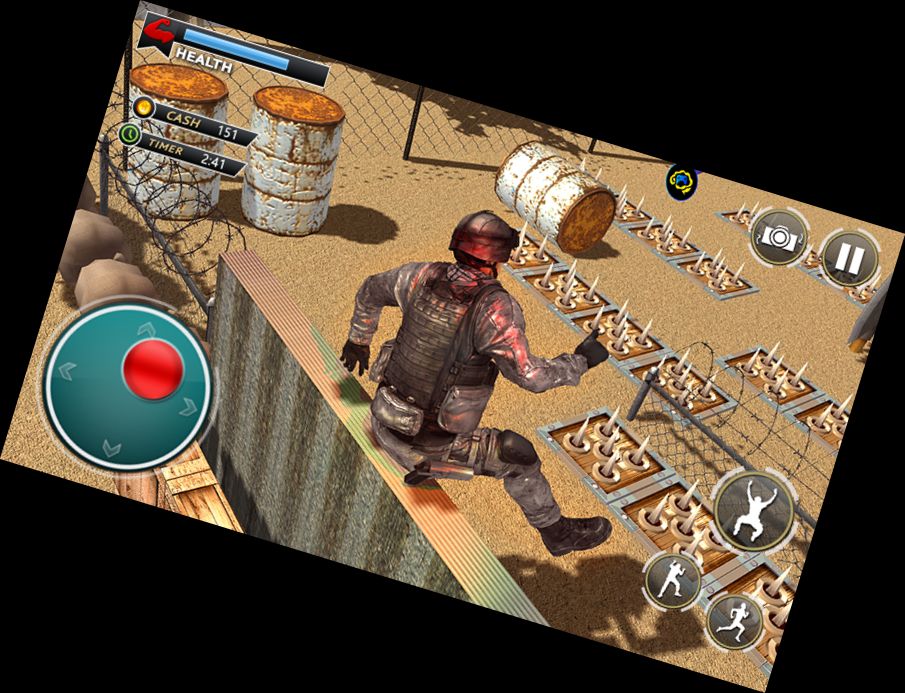Go back using the red arrow
The image size is (905, 693).
tap(159, 33)
